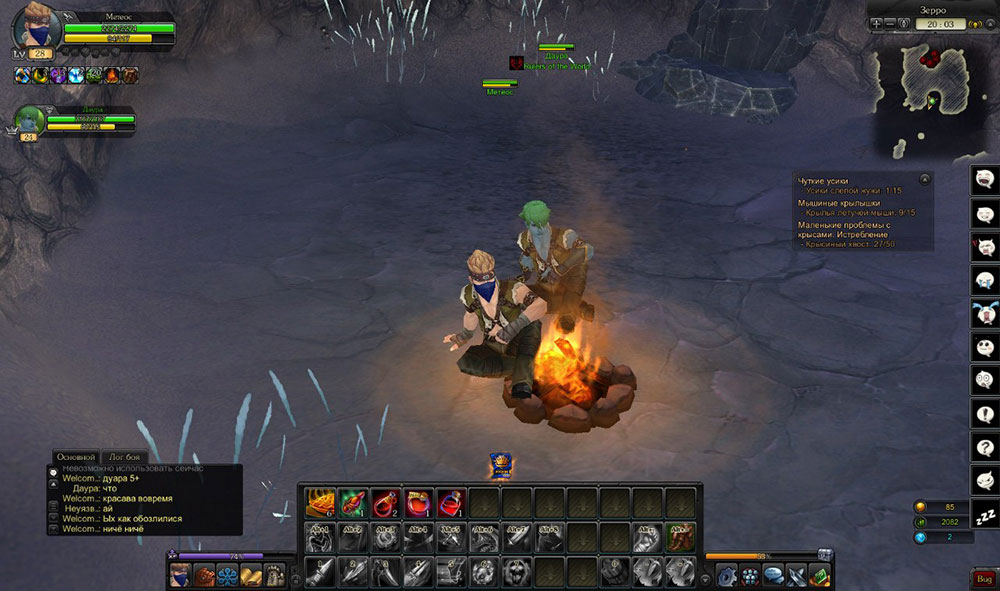Open the gear settings icon in bottom bar

click(728, 575)
